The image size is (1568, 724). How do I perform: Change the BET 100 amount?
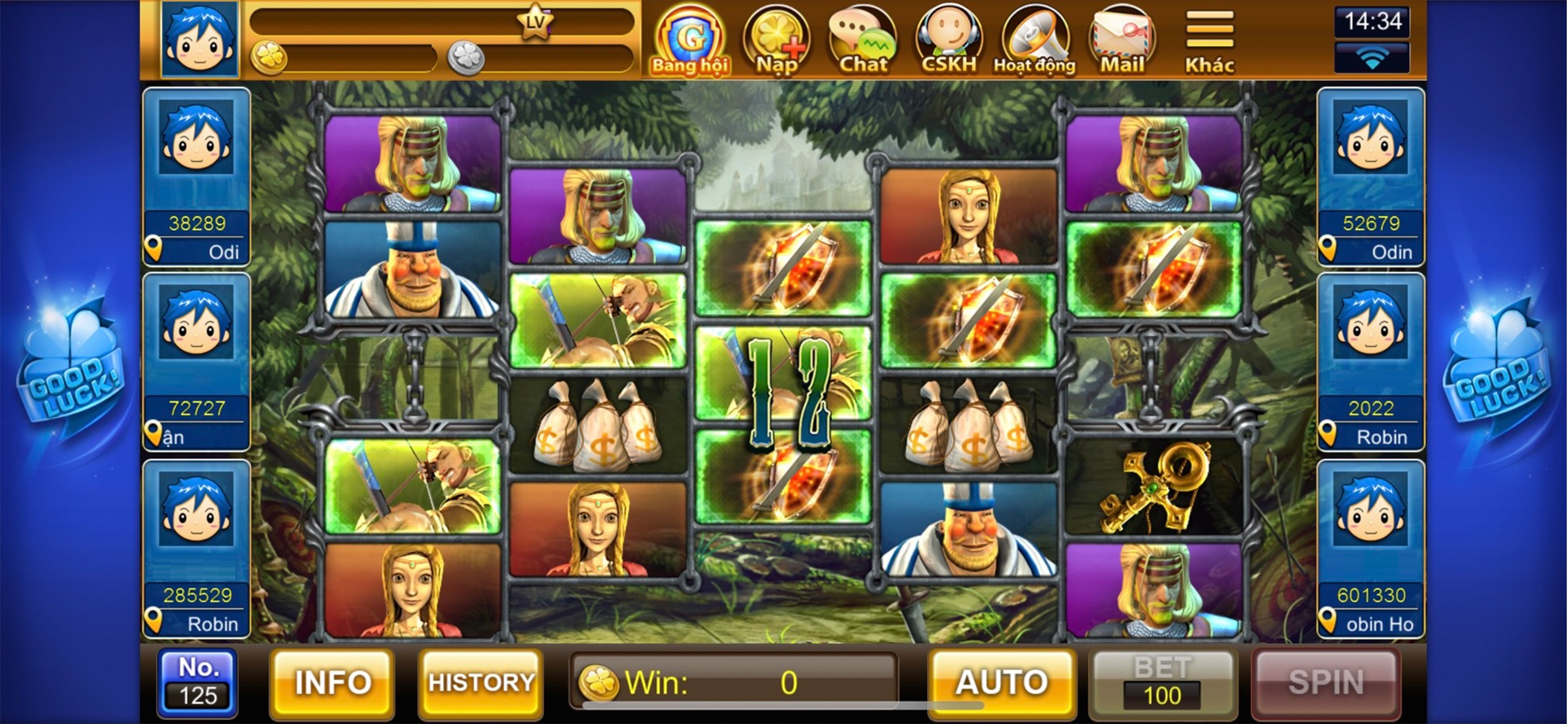[x=1162, y=683]
